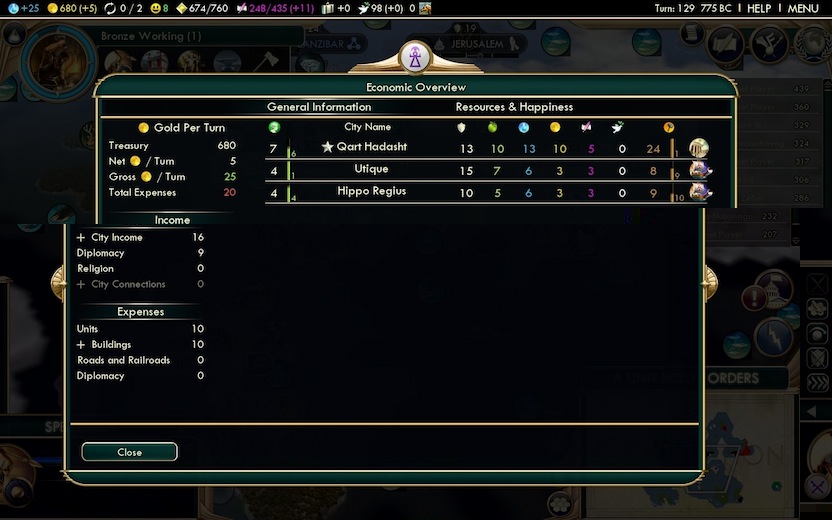Select the Hippo Regius city row
This screenshot has width=832, height=520.
pos(371,192)
